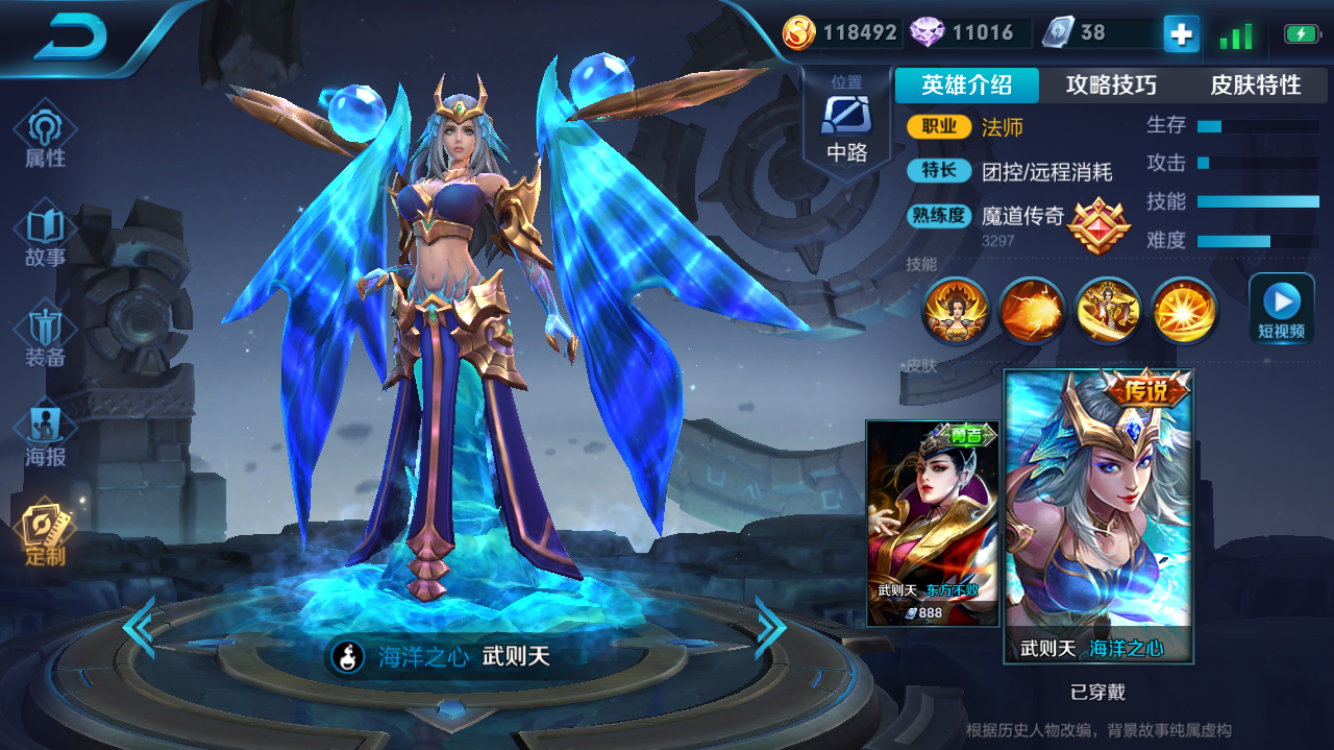The image size is (1334, 750).
Task: Select the 东方不败 skin card
Action: (932, 523)
